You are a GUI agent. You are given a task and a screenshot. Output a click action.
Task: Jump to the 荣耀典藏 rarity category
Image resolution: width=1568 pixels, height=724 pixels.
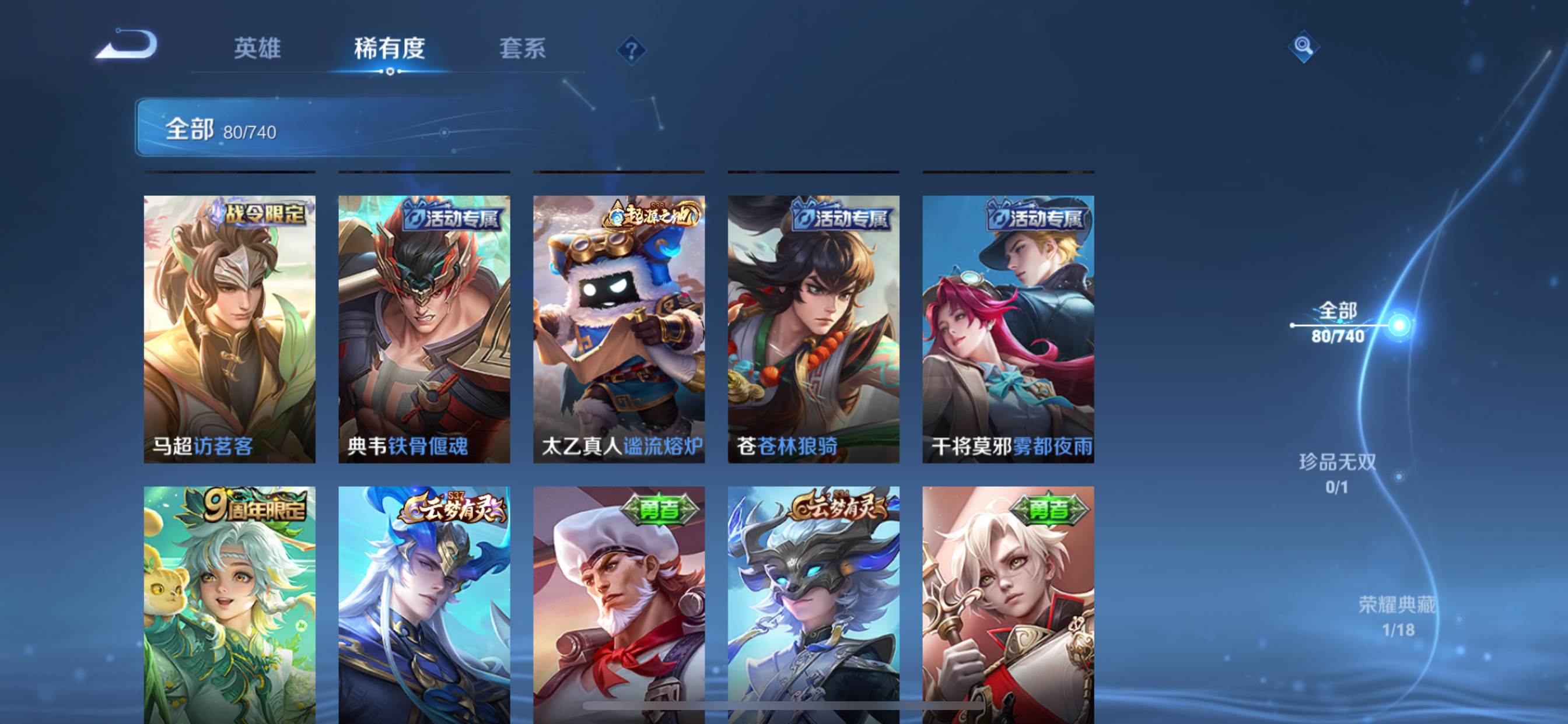tap(1398, 616)
